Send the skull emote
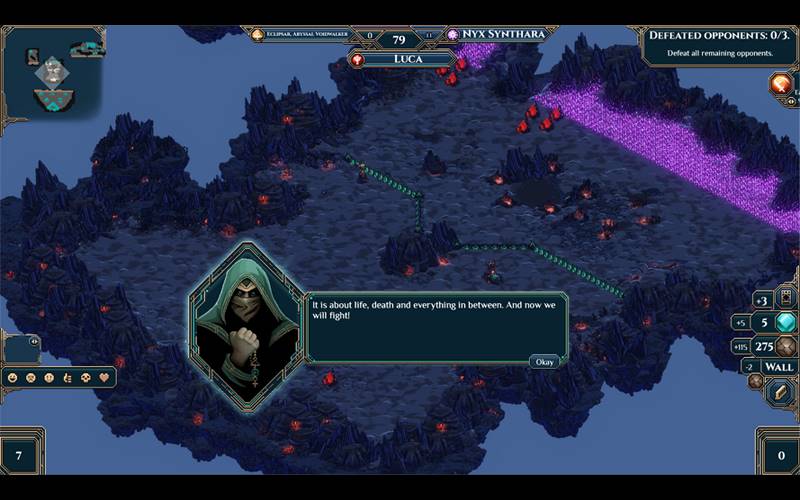Viewport: 800px width, 500px height. coord(84,378)
